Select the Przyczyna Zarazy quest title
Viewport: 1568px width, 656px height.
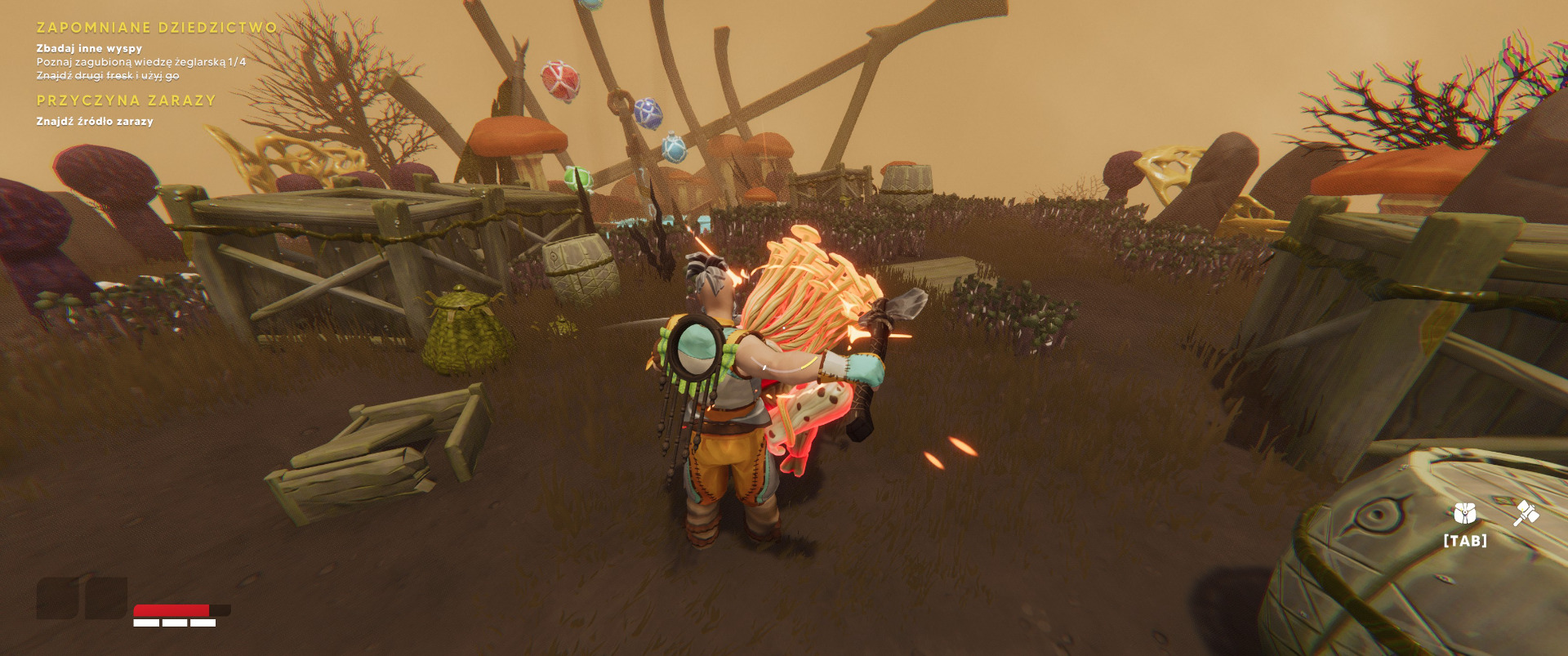click(x=127, y=100)
